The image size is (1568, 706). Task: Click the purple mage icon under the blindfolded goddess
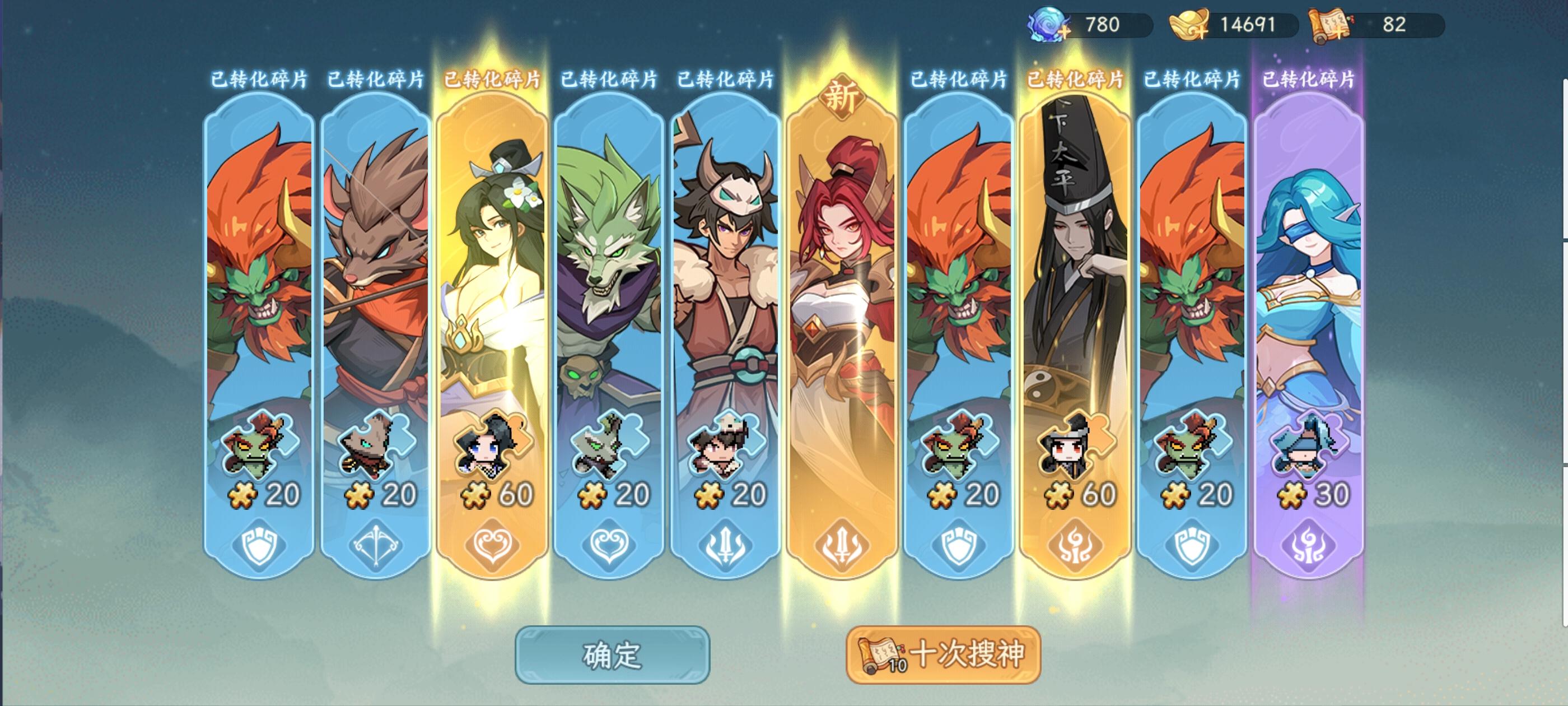point(1308,546)
